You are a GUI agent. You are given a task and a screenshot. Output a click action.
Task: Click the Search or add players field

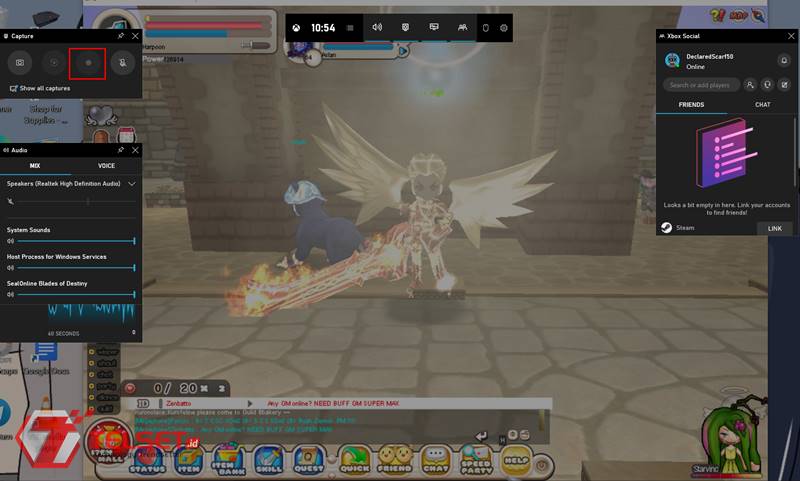[704, 85]
